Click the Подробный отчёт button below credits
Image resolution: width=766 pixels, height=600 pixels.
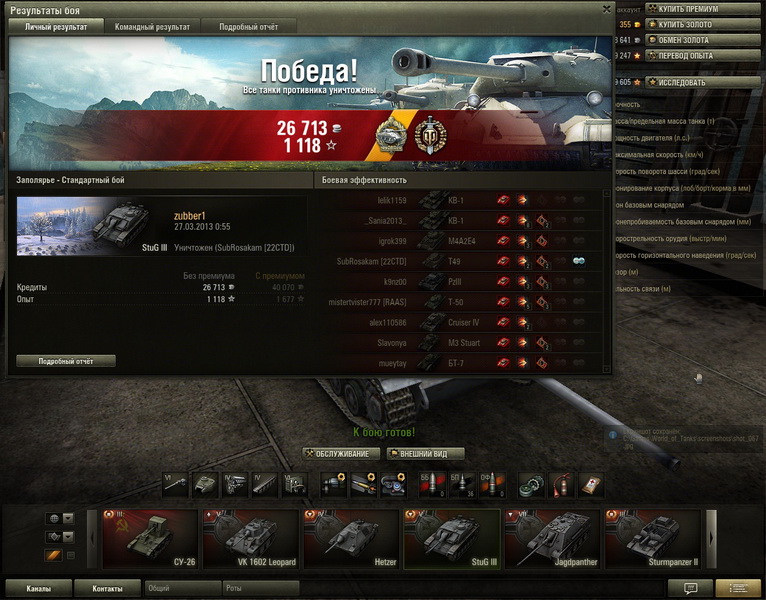pyautogui.click(x=66, y=361)
